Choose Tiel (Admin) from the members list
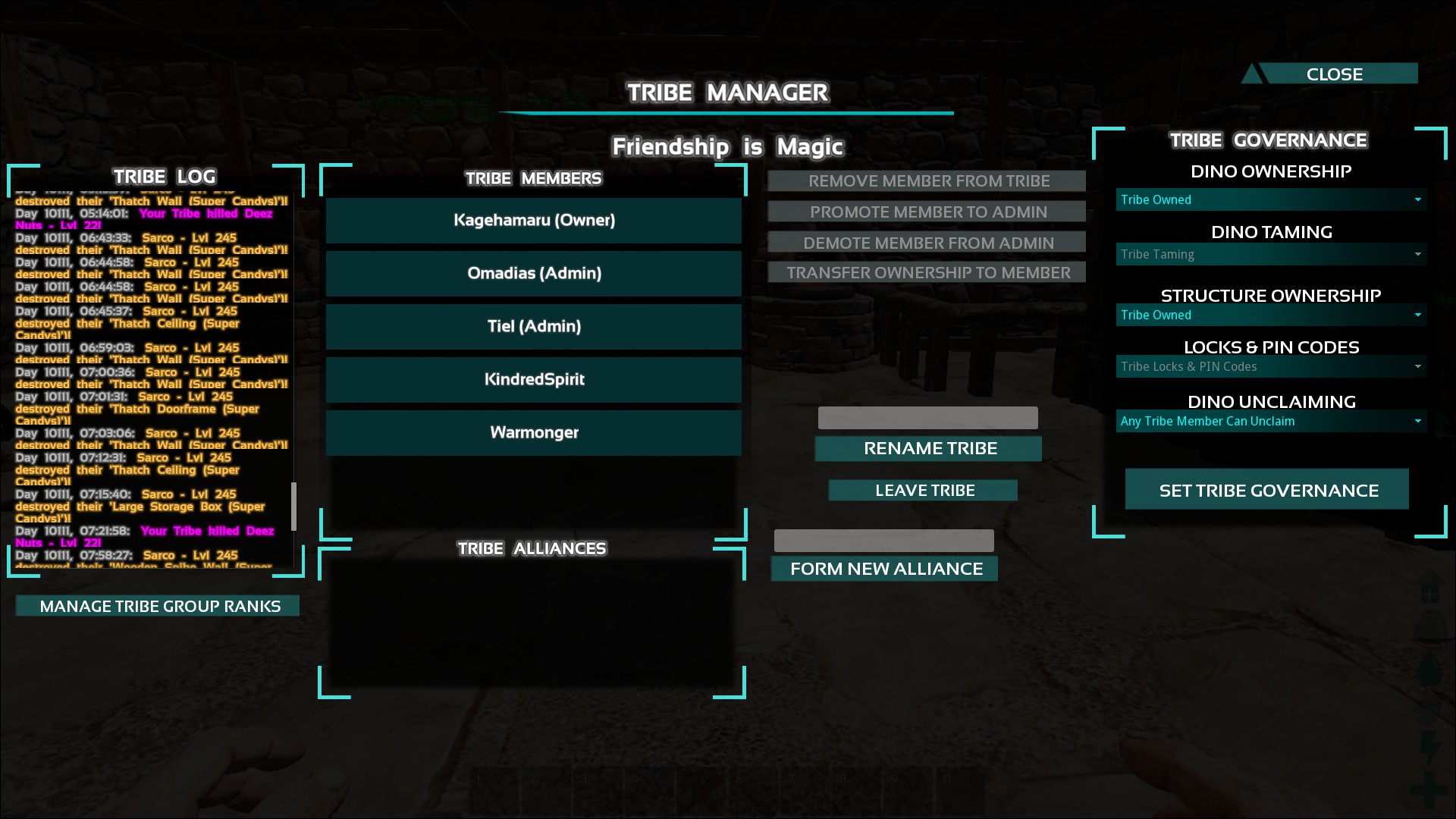Viewport: 1456px width, 819px height. click(534, 327)
